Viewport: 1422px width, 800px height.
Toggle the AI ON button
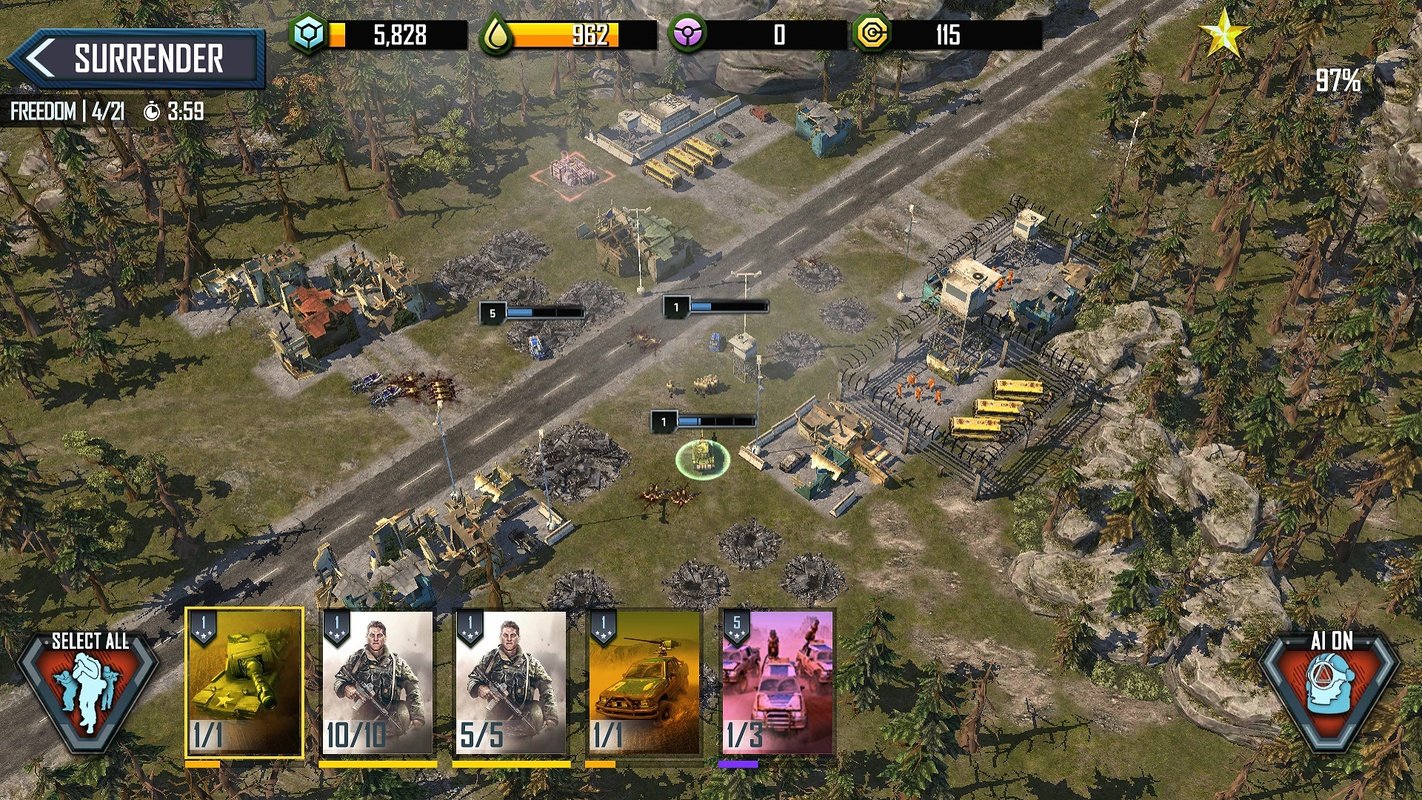pyautogui.click(x=1329, y=690)
